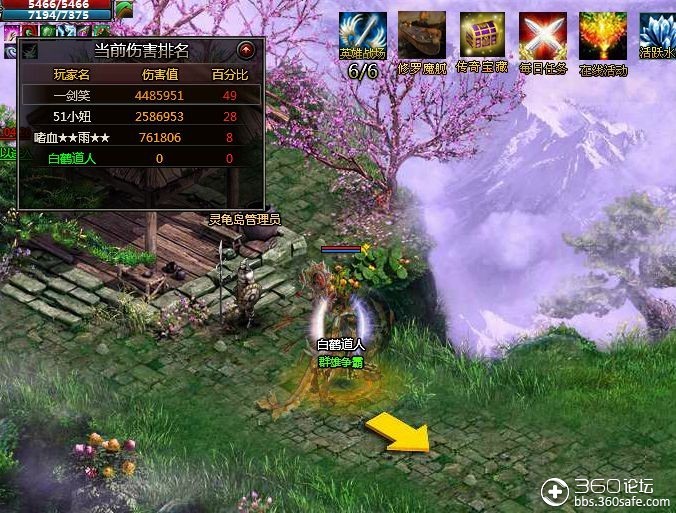The width and height of the screenshot is (676, 513).
Task: Collapse the damage ranking panel with the red arrow
Action: [246, 49]
